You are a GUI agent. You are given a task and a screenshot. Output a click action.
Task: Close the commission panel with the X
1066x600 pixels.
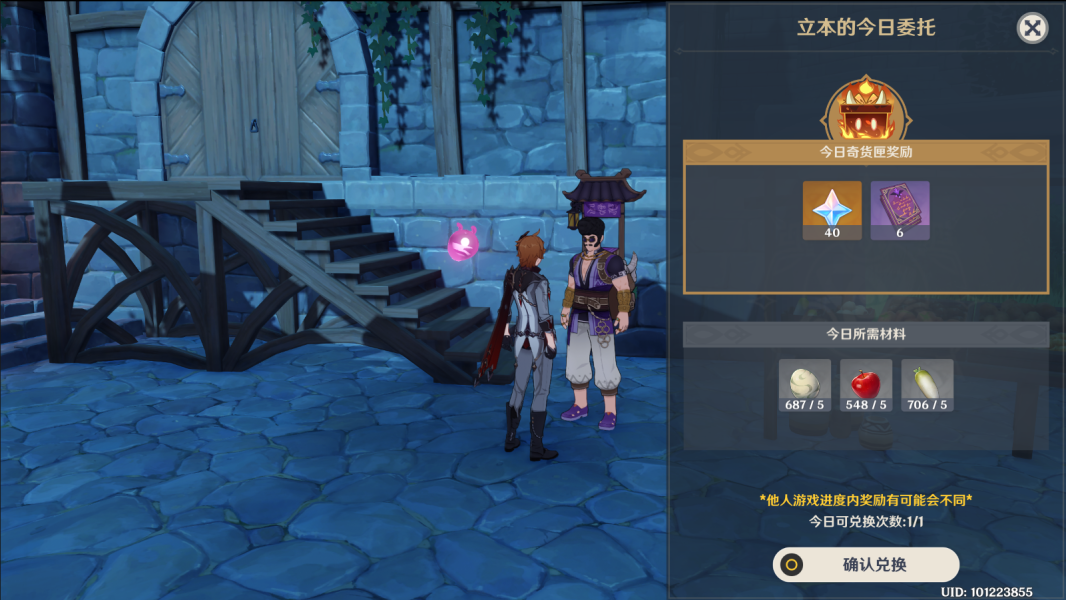1032,28
